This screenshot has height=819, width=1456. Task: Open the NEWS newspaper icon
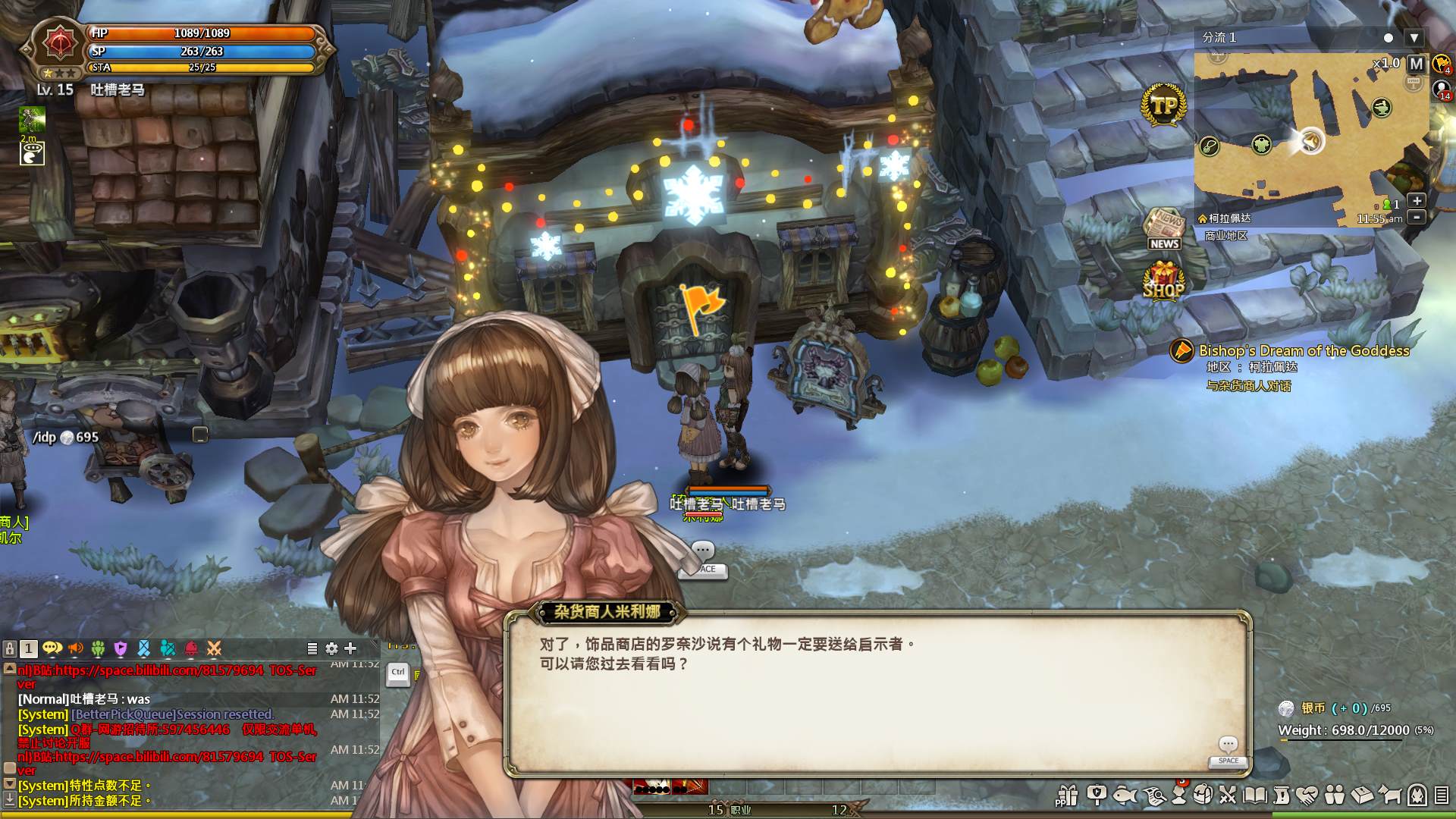(x=1164, y=229)
